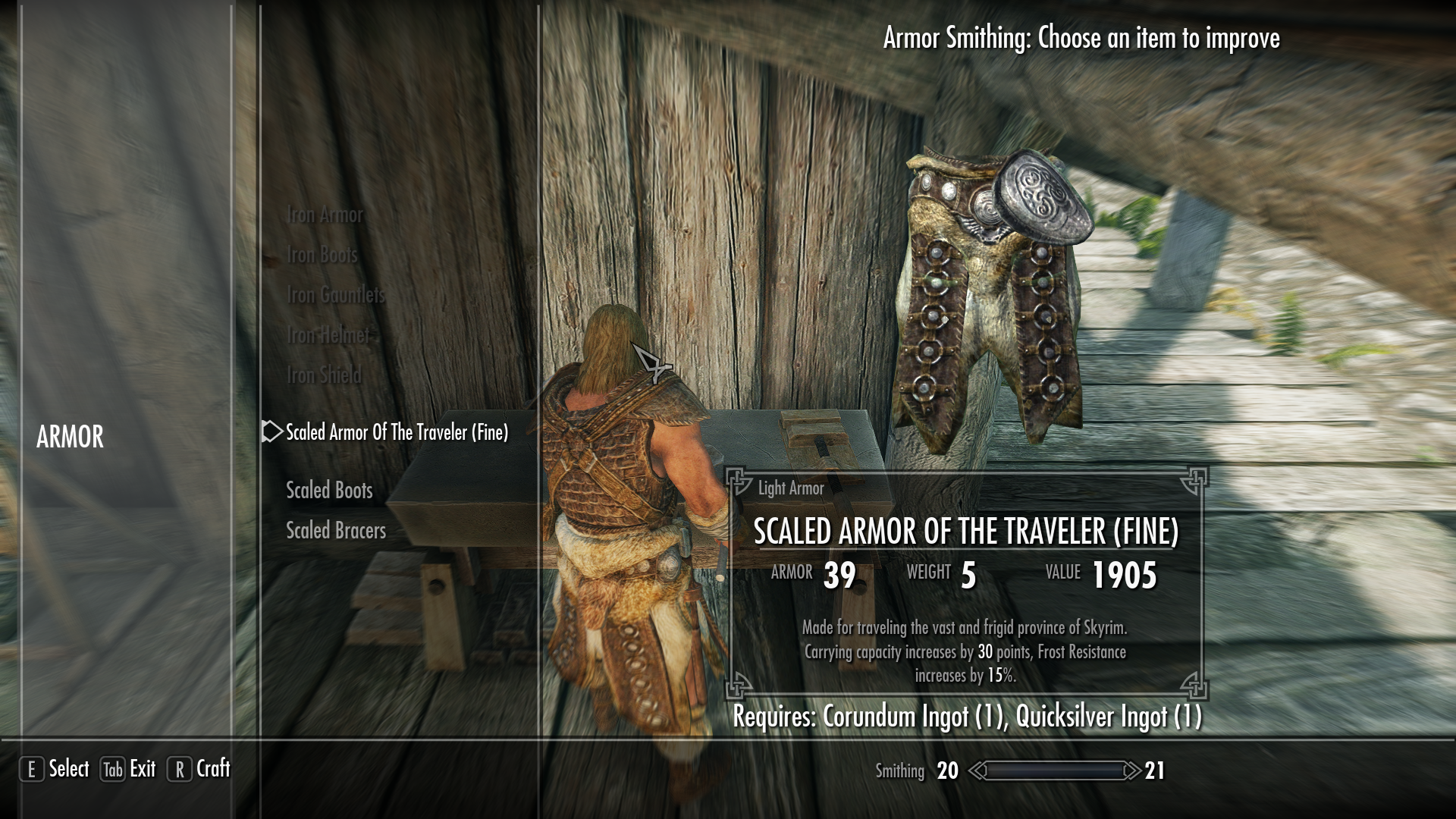Choose Scaled Boots from the item list
The image size is (1456, 819).
coord(328,491)
